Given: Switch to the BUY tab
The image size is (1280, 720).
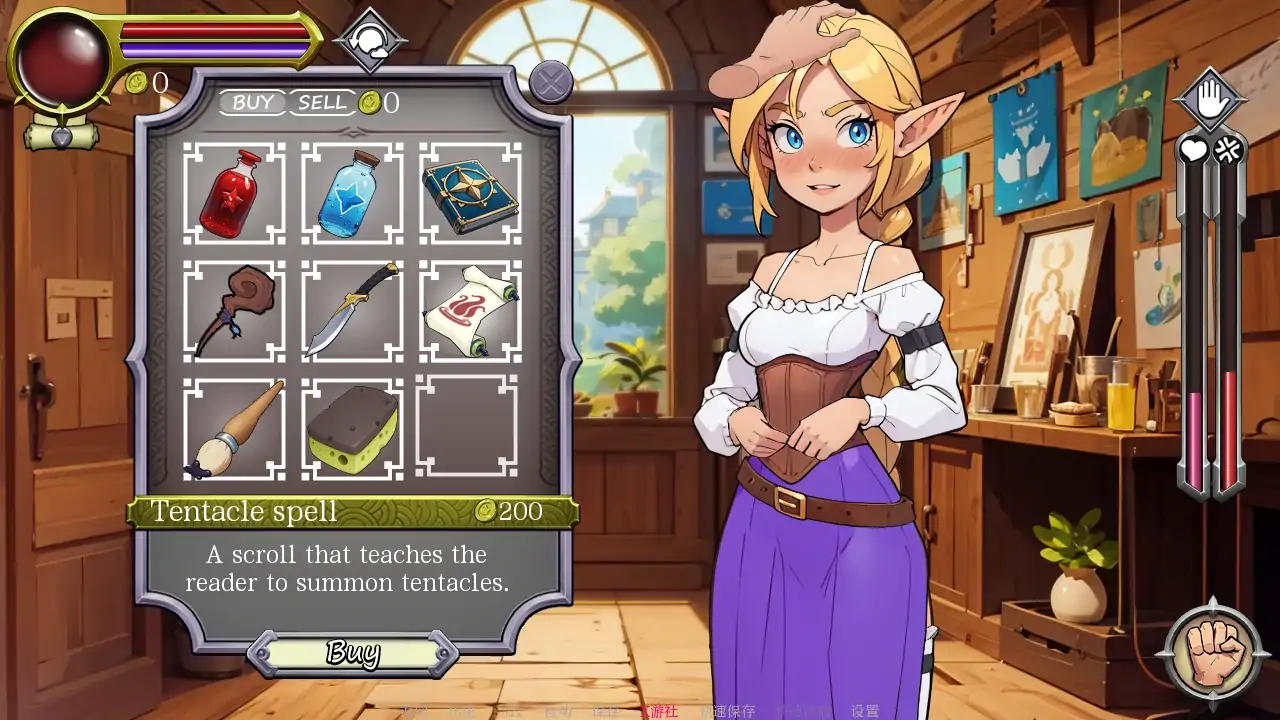Looking at the screenshot, I should 253,103.
